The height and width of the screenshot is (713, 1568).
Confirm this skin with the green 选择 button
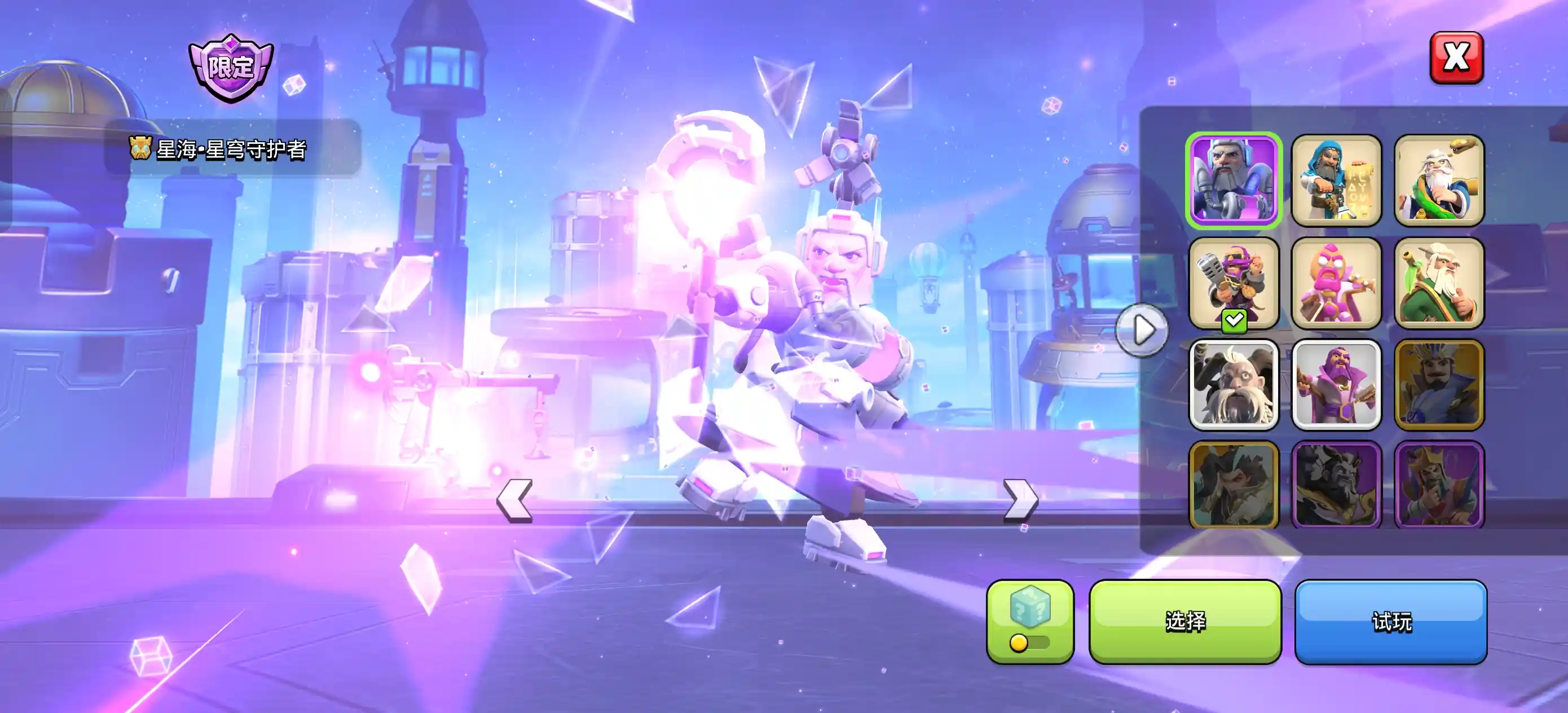click(1184, 621)
